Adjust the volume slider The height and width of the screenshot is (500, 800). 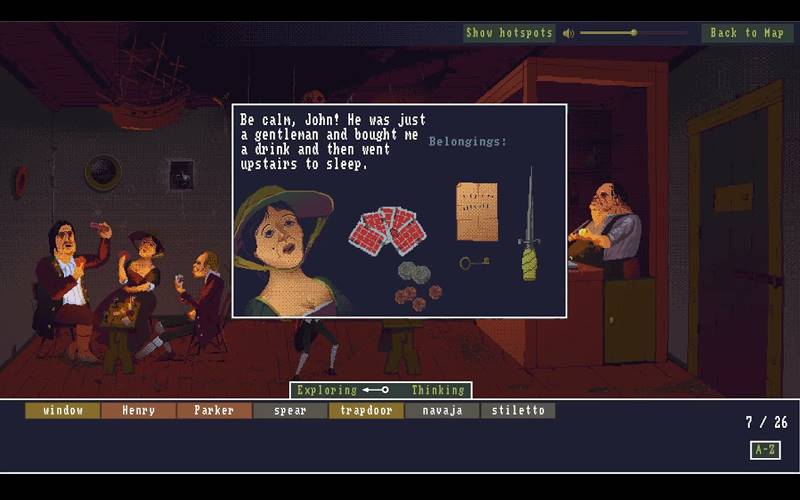click(633, 33)
